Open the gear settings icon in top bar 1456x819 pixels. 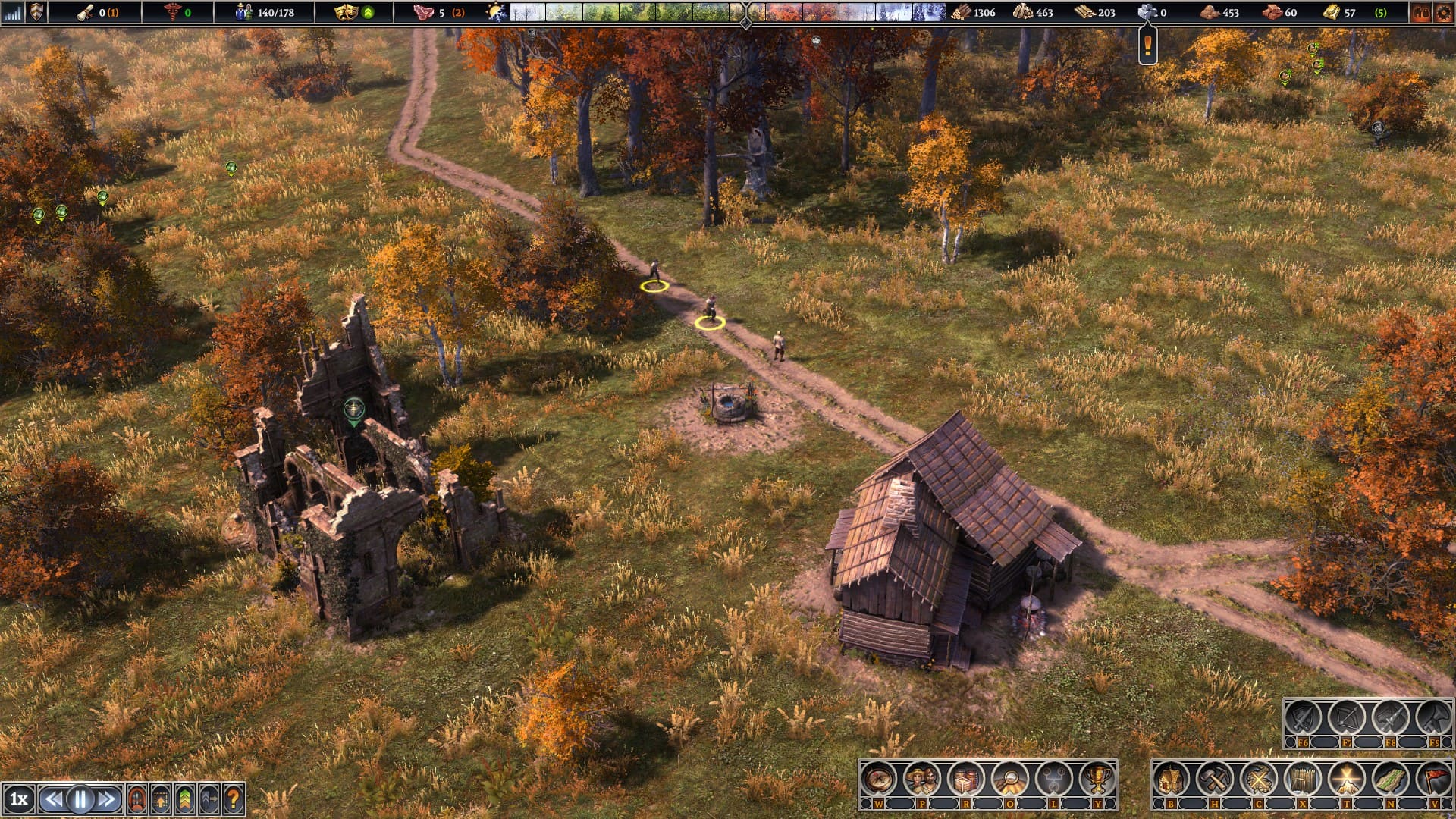[1443, 12]
